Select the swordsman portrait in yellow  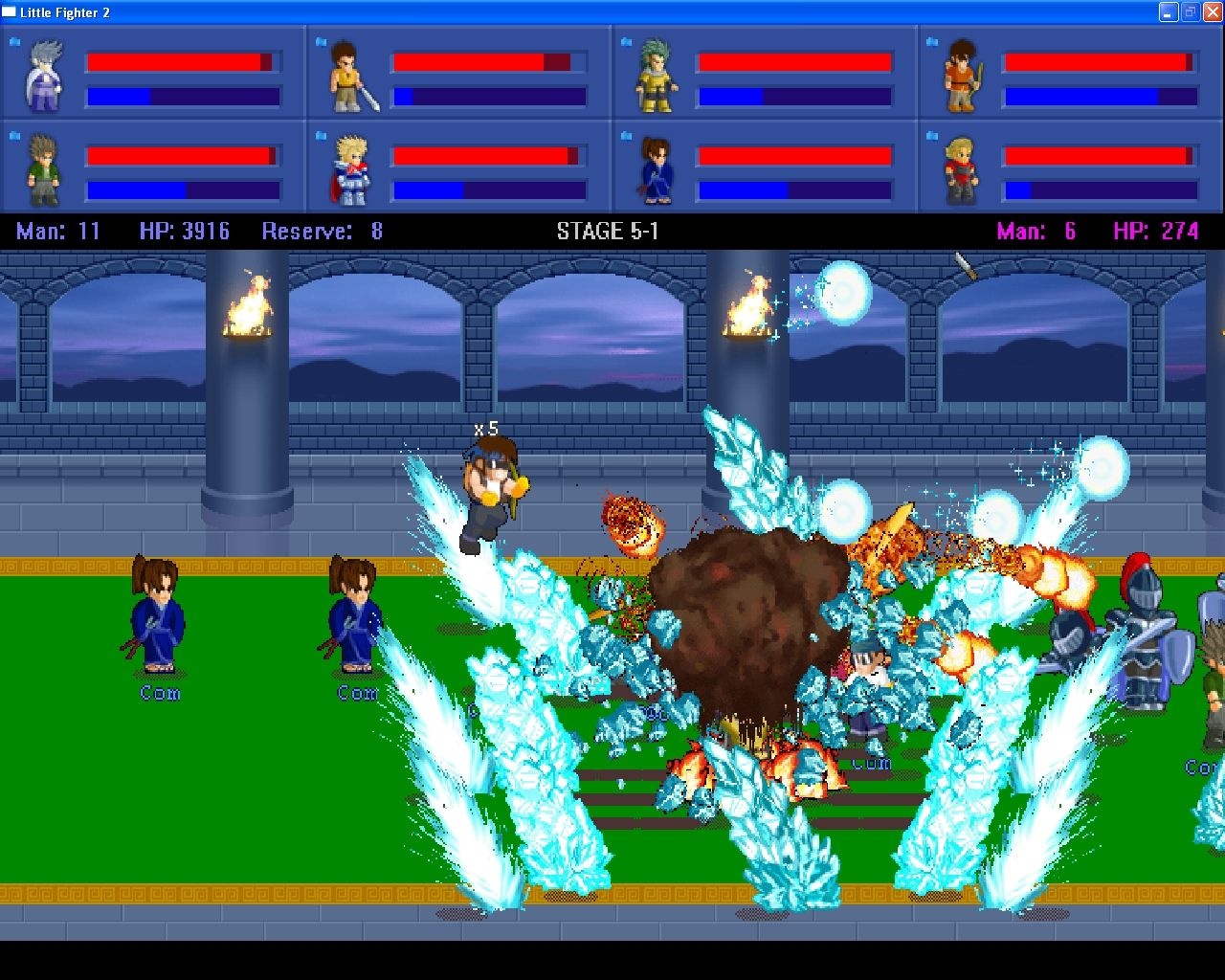348,77
